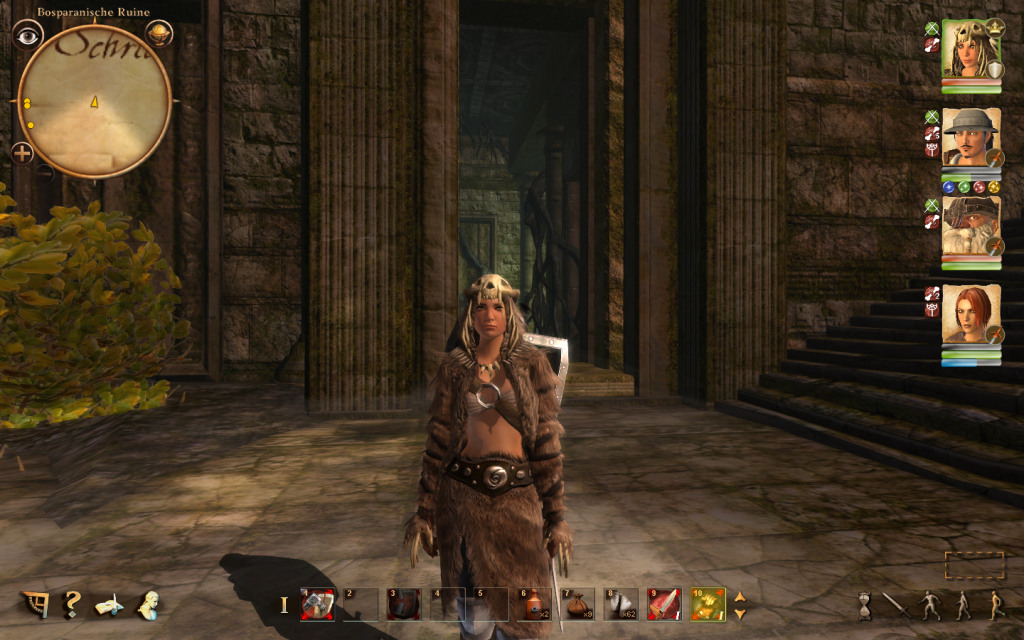Use the pouch in quickslot 7
The height and width of the screenshot is (640, 1024).
pyautogui.click(x=578, y=603)
